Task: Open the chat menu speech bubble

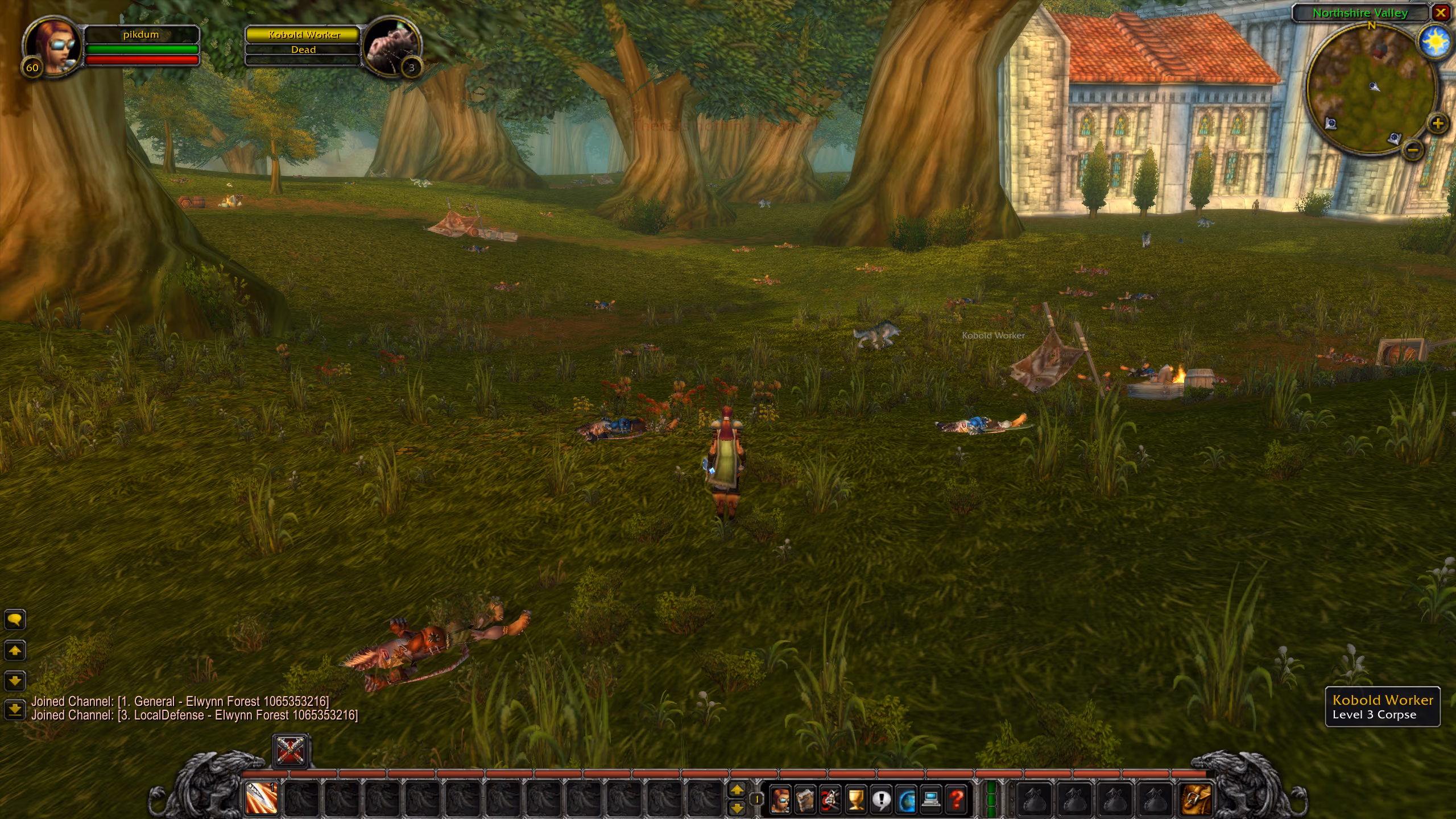Action: click(x=15, y=619)
